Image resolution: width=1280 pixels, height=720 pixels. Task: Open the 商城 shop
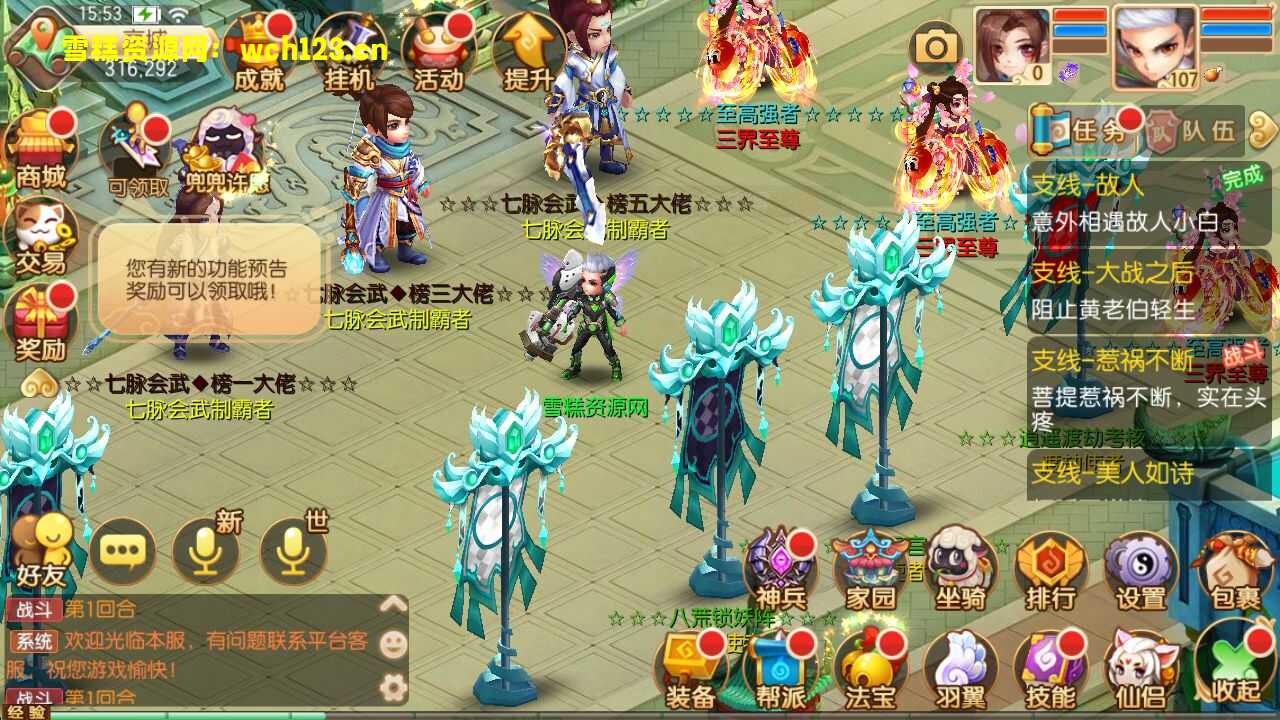[35, 150]
